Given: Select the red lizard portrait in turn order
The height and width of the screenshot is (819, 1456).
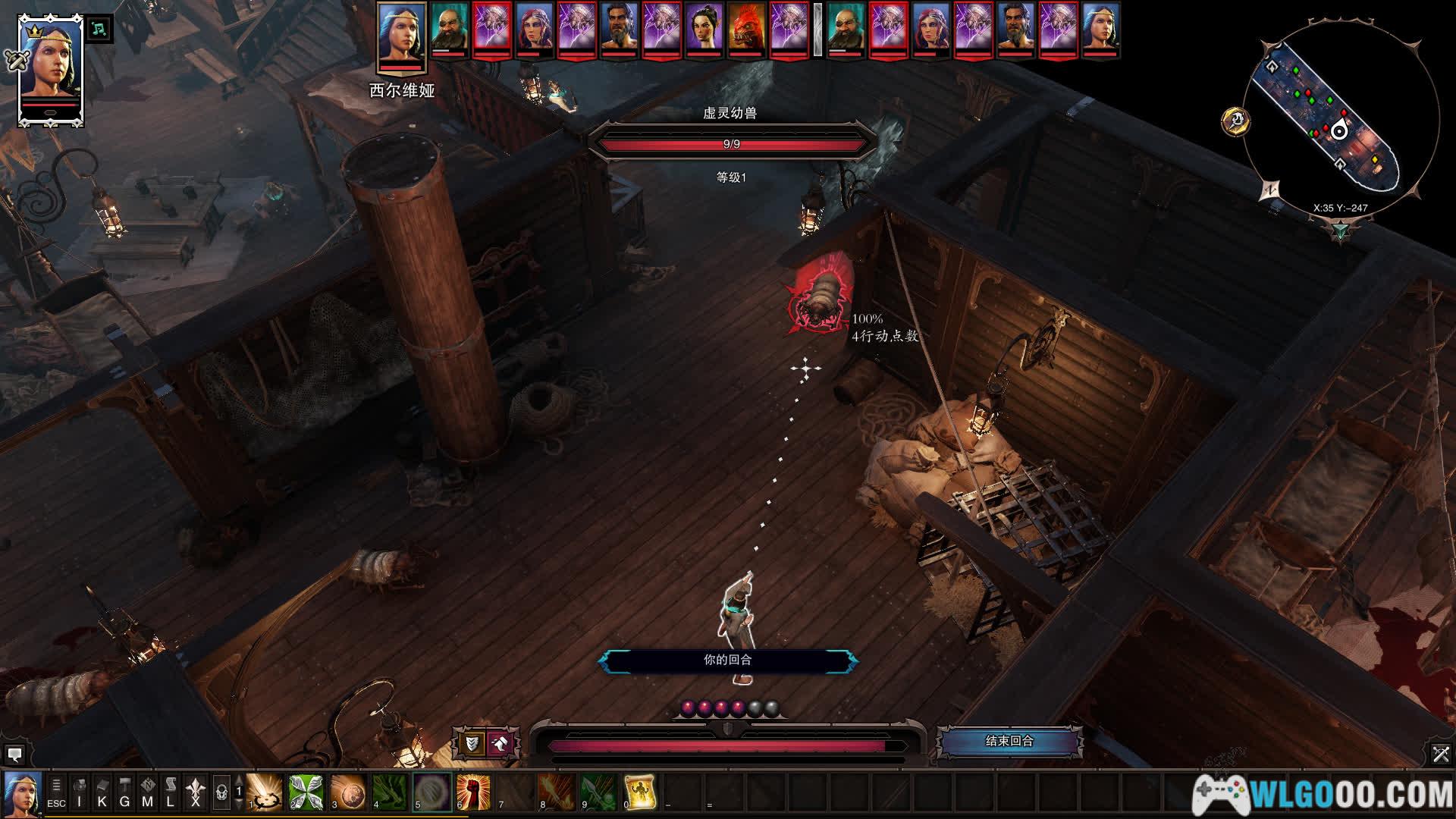Looking at the screenshot, I should (746, 30).
